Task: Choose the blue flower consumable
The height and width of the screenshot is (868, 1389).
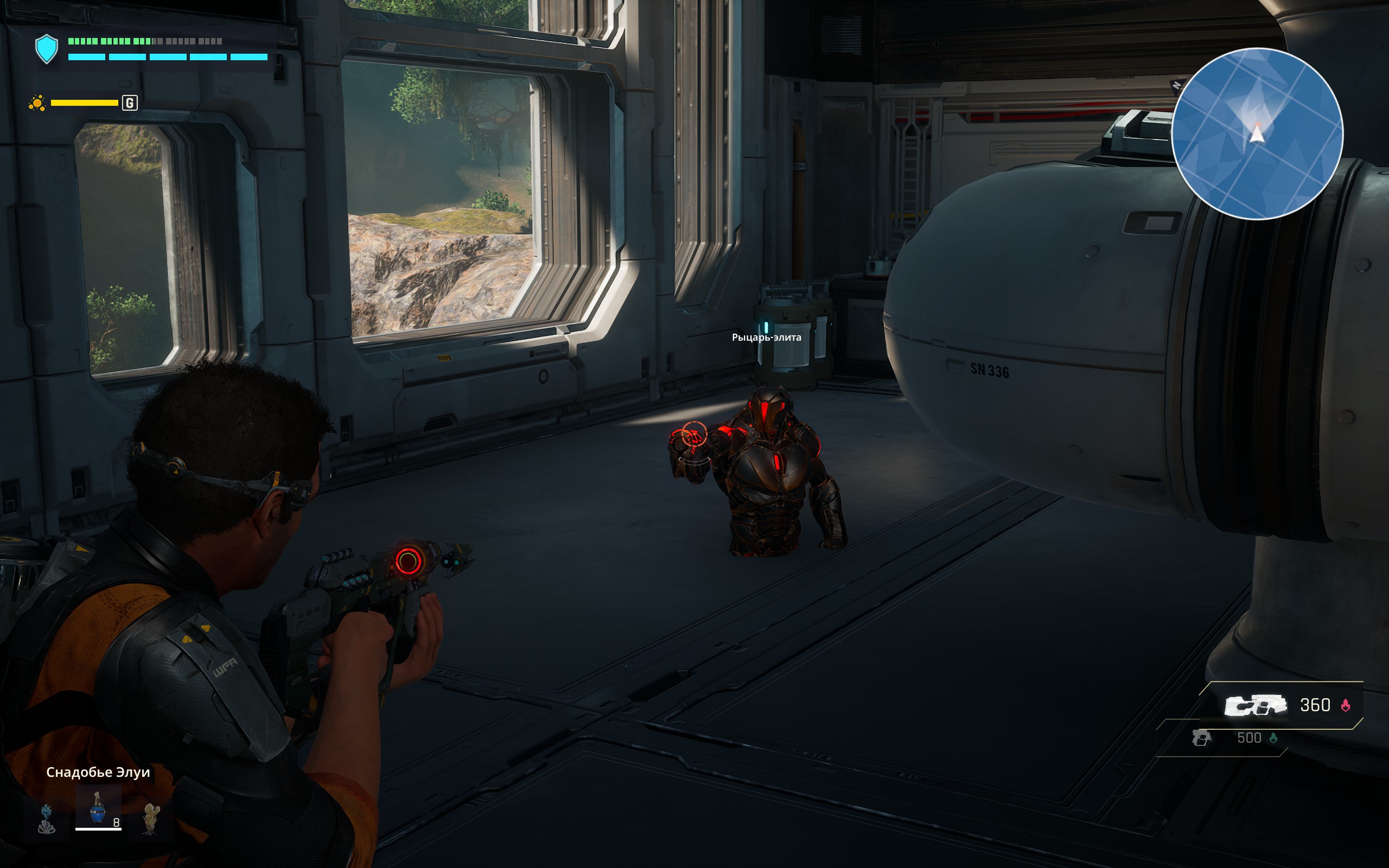Action: [47, 818]
